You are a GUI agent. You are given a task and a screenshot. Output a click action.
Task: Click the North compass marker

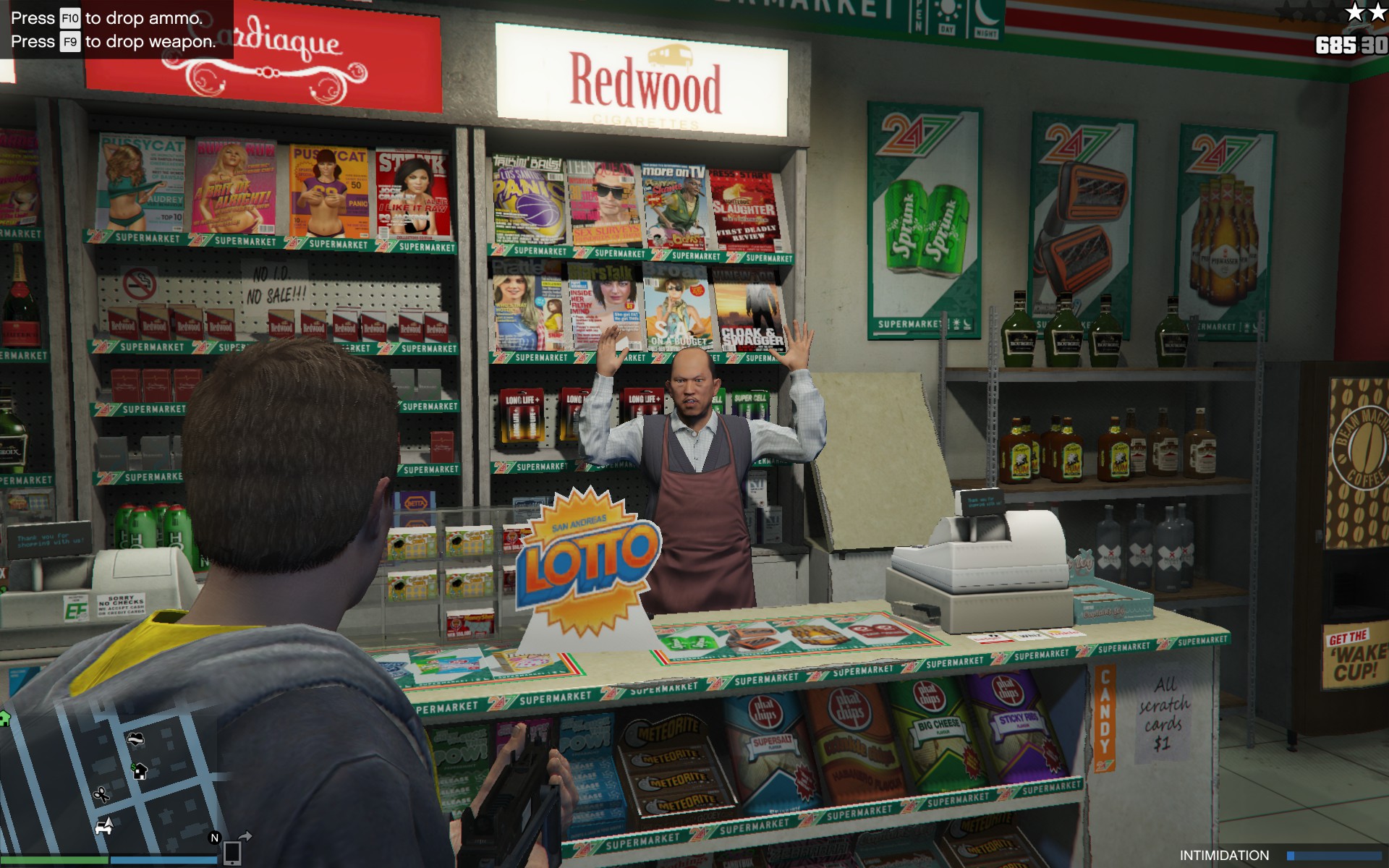pyautogui.click(x=214, y=838)
